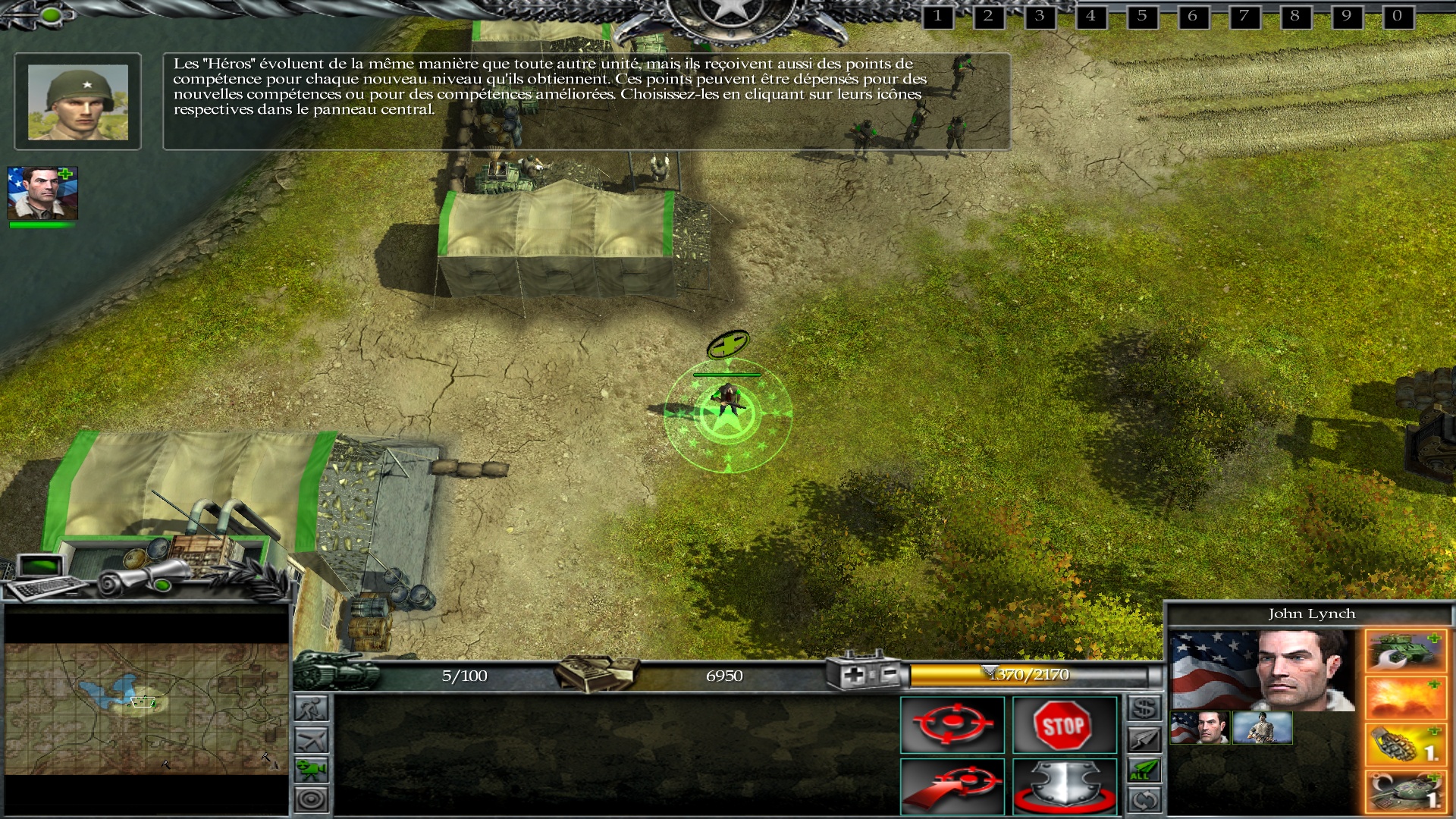This screenshot has height=819, width=1456.
Task: Activate the grenade ability
Action: click(x=1404, y=745)
